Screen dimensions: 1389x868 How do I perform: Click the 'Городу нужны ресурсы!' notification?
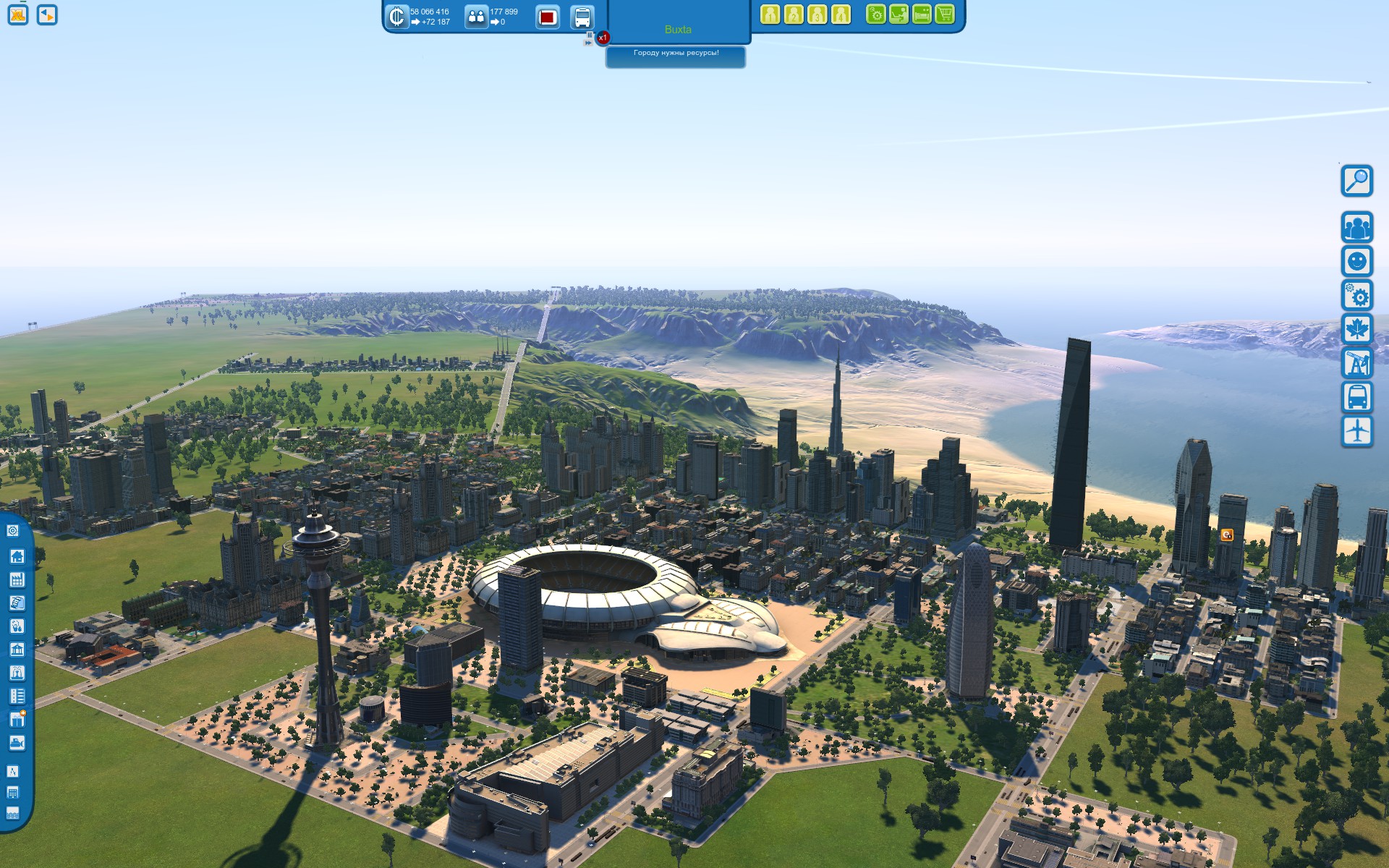[x=676, y=54]
